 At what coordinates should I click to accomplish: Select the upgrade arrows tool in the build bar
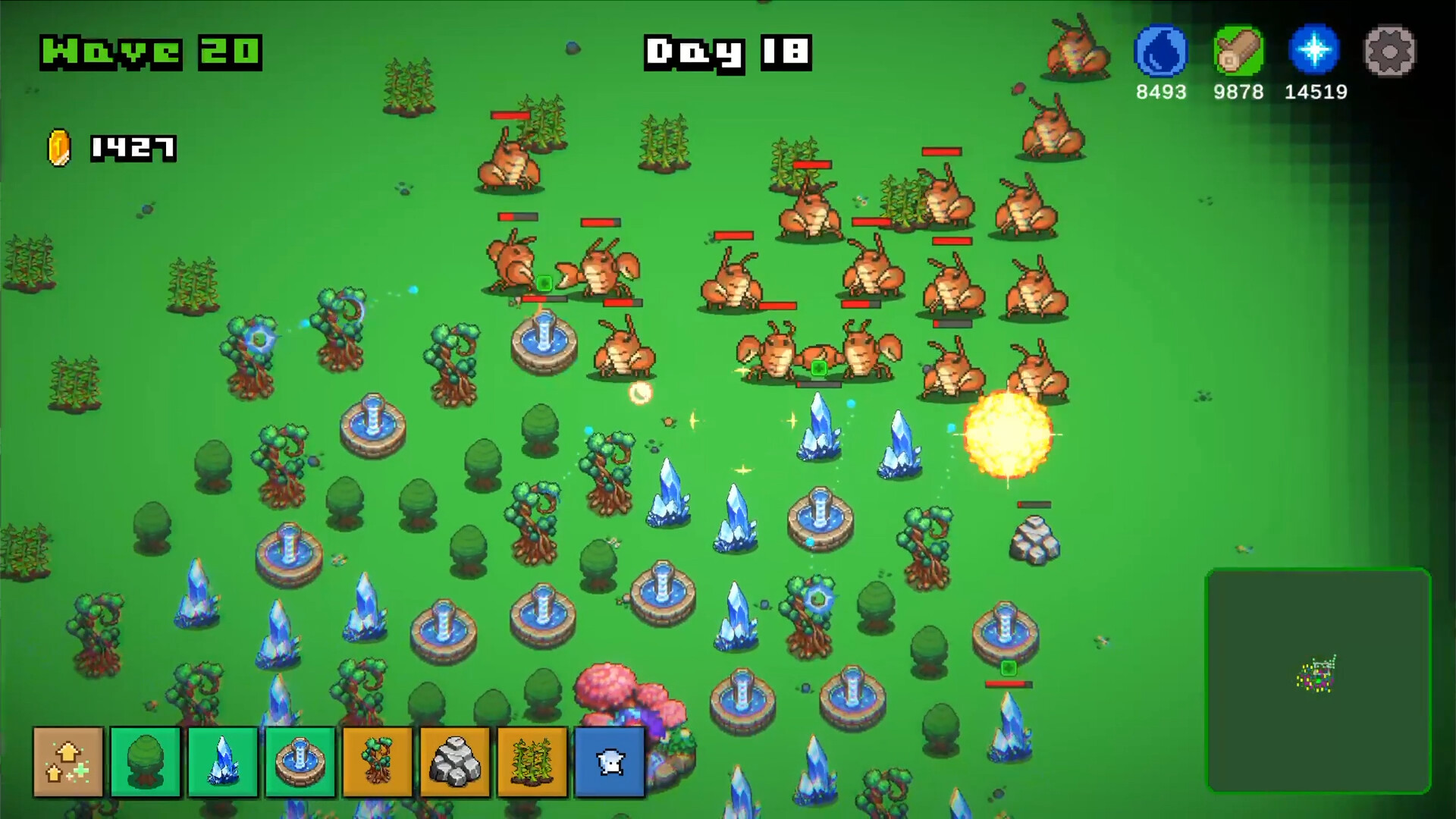[67, 761]
